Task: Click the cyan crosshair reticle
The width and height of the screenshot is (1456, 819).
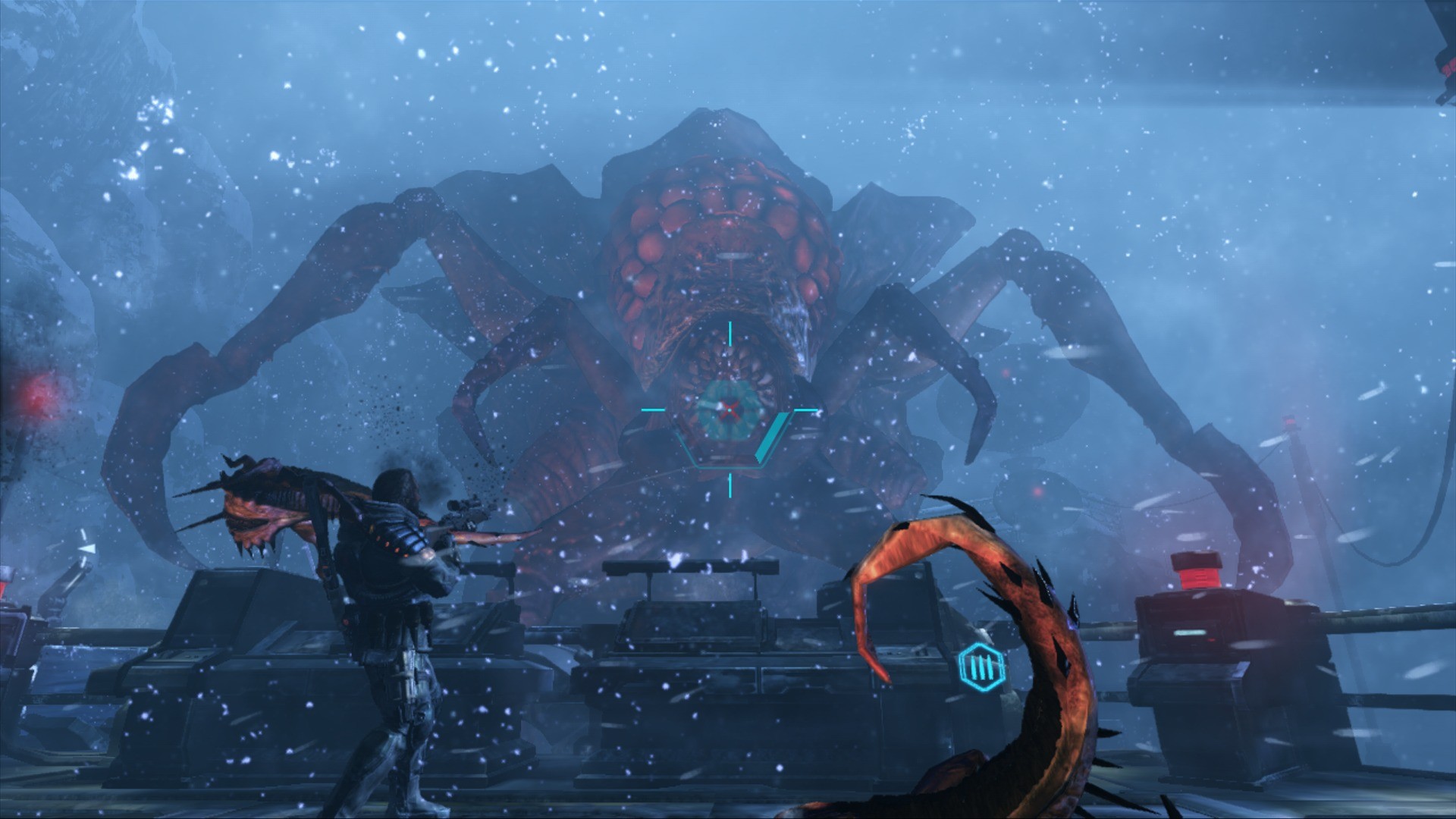Action: point(730,409)
